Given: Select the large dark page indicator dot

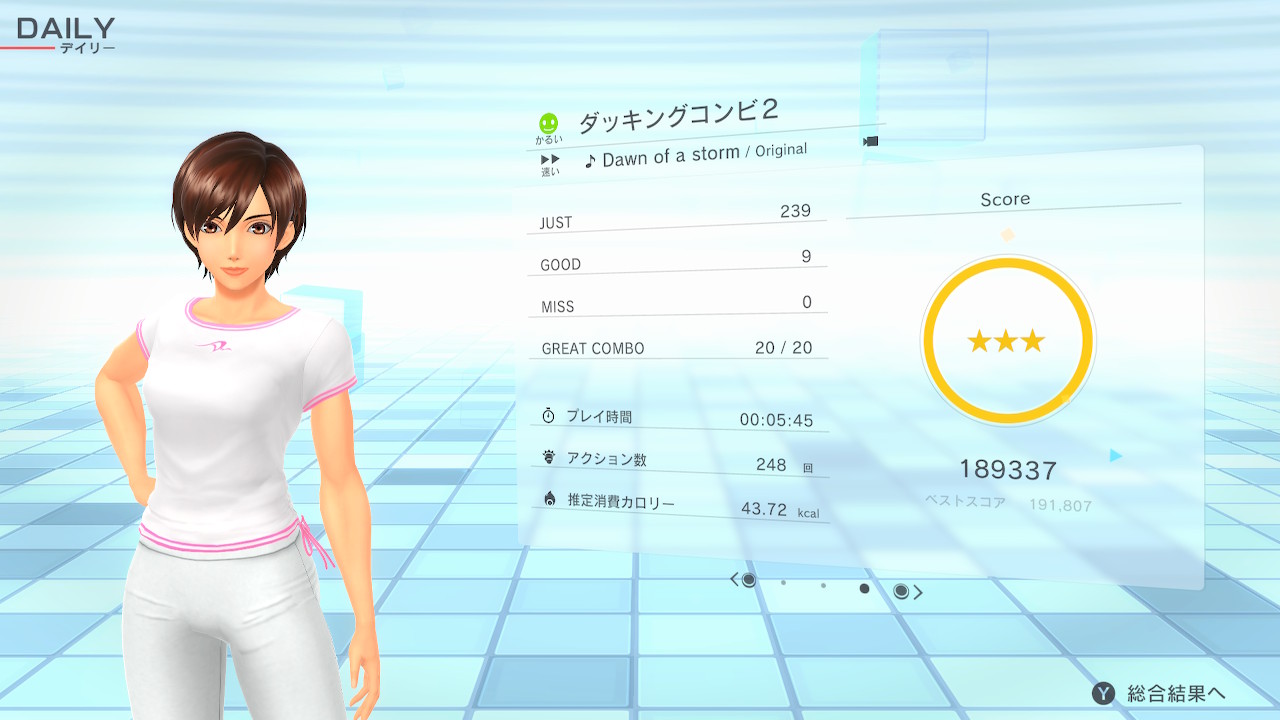Looking at the screenshot, I should [864, 589].
